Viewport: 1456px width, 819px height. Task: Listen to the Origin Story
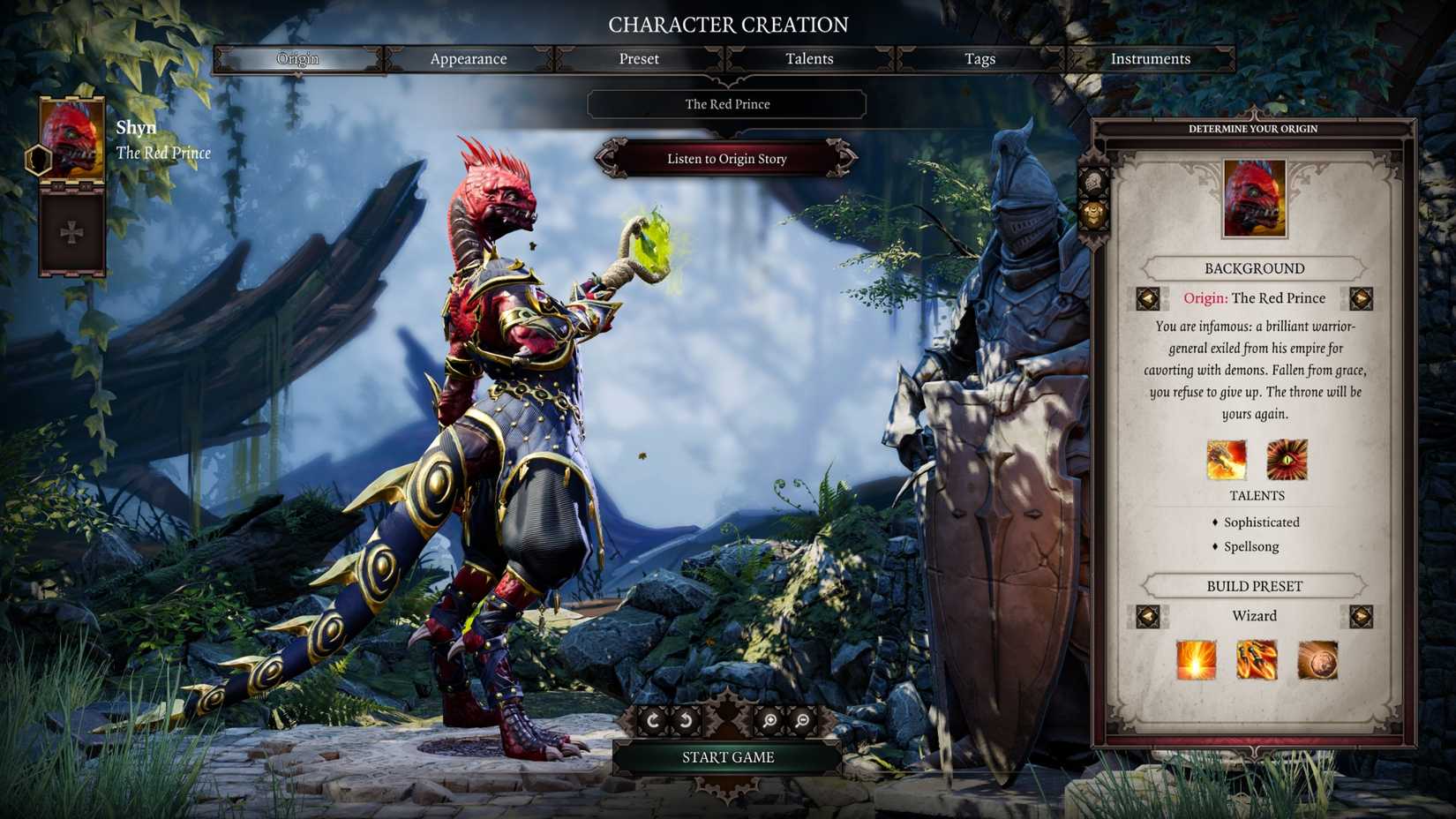click(726, 159)
